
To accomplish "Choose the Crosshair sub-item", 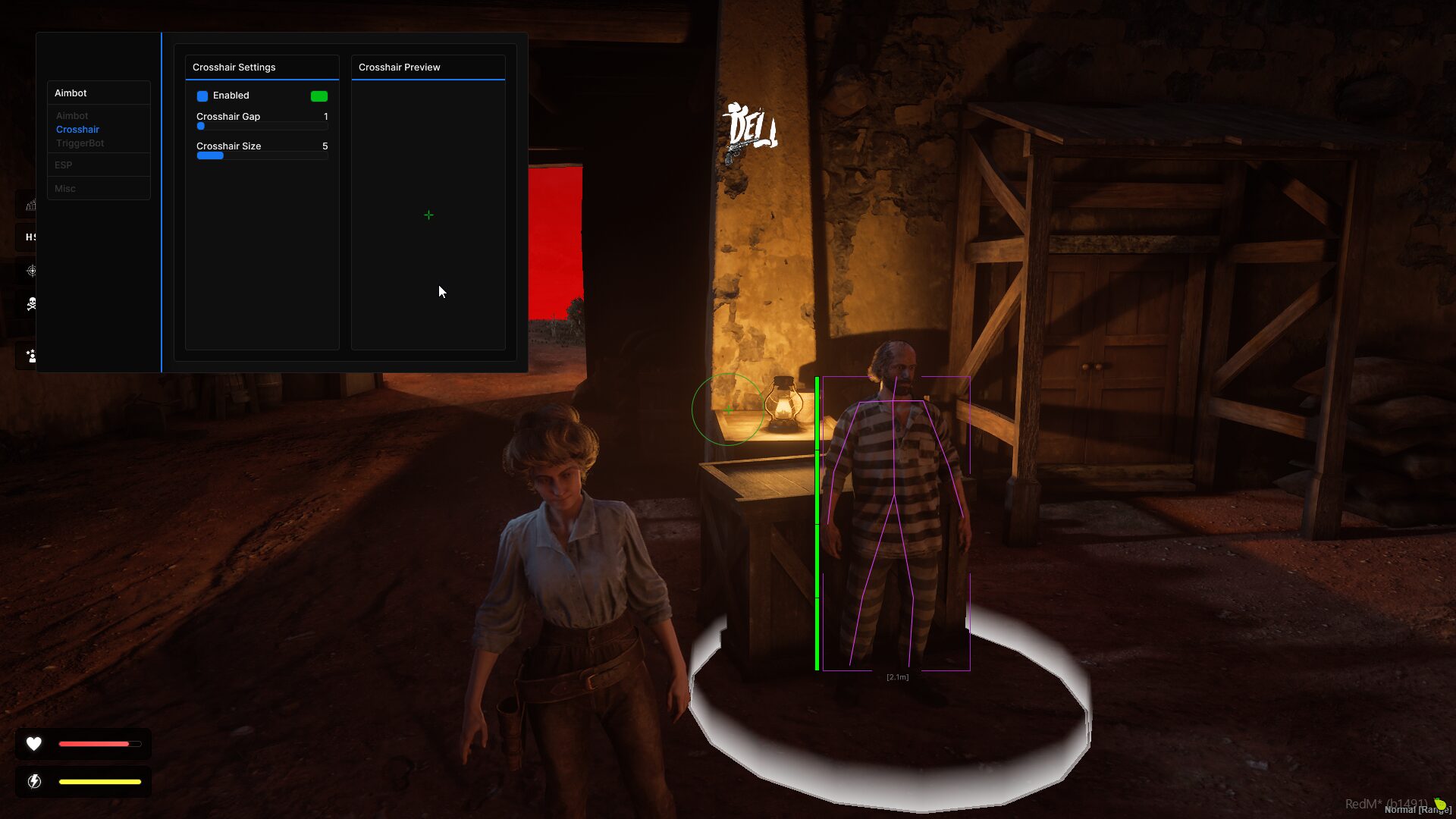I will (77, 129).
